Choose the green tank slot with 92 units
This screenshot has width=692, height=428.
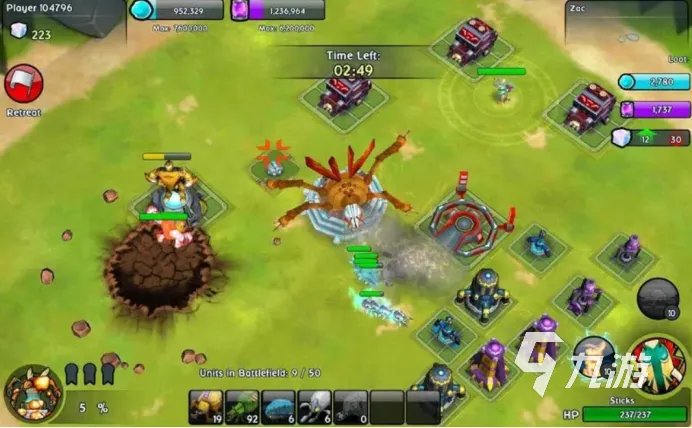tap(242, 405)
